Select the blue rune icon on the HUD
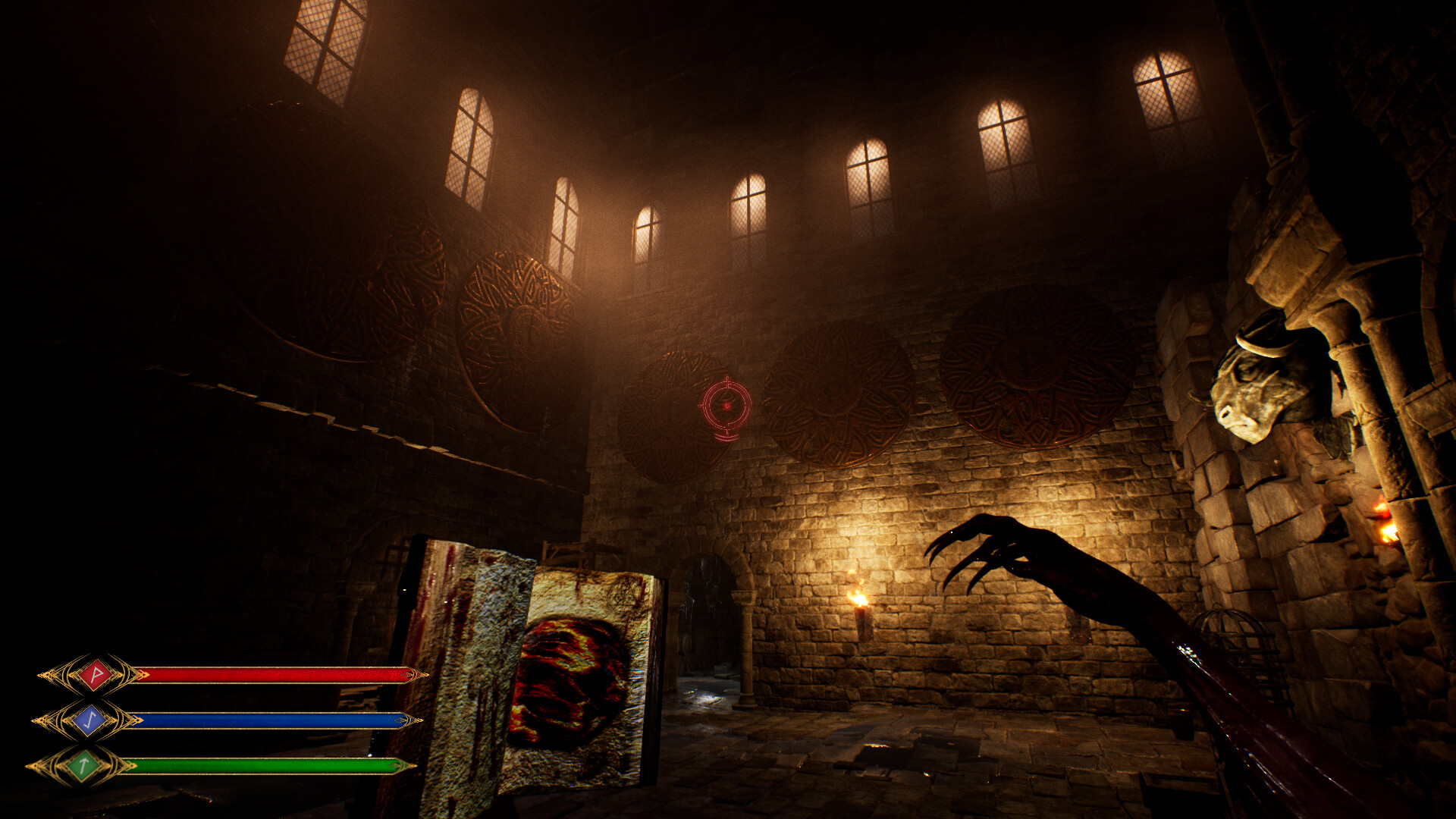This screenshot has height=819, width=1456. pos(89,720)
